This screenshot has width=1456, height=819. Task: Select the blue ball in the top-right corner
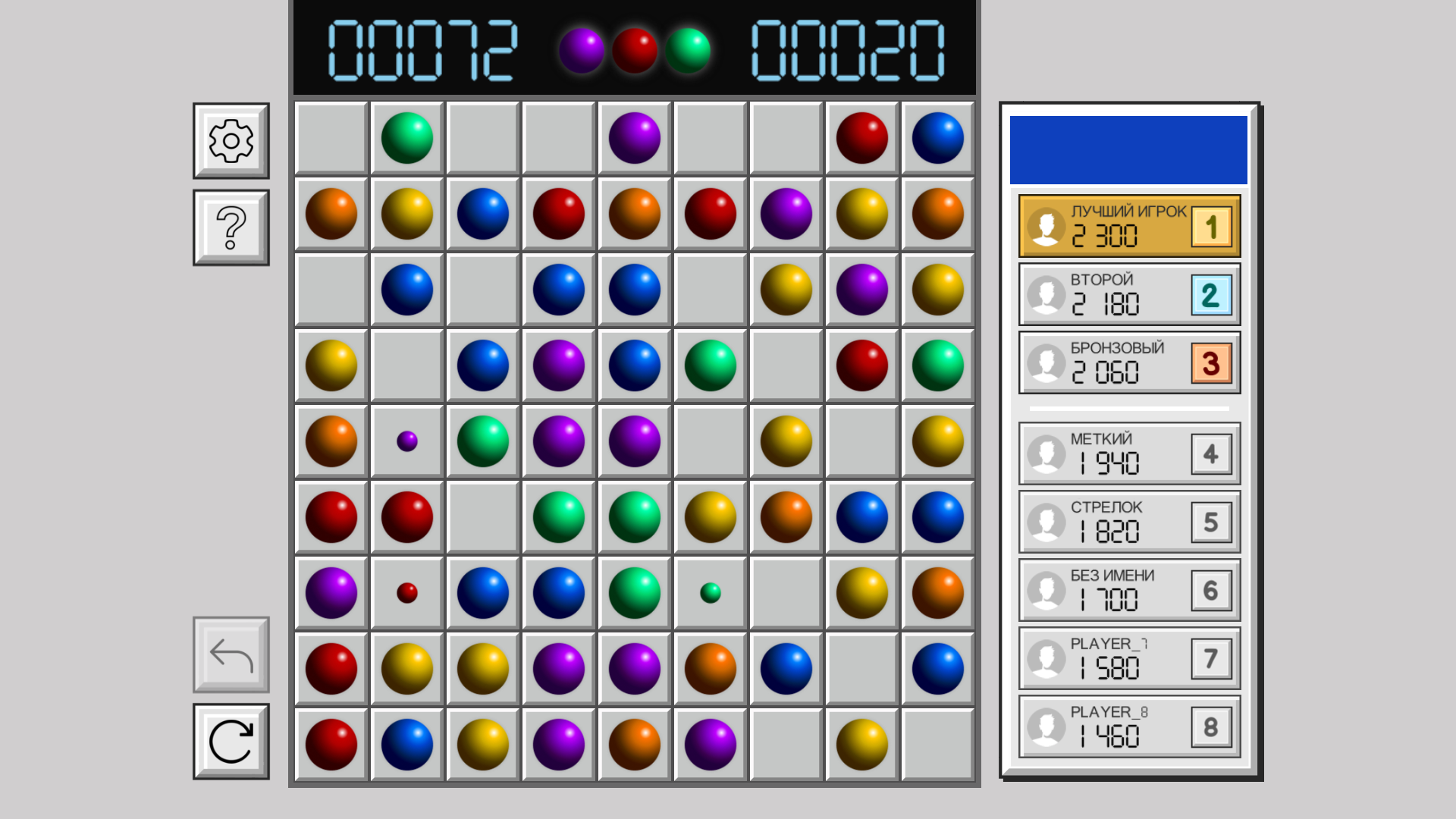coord(938,137)
